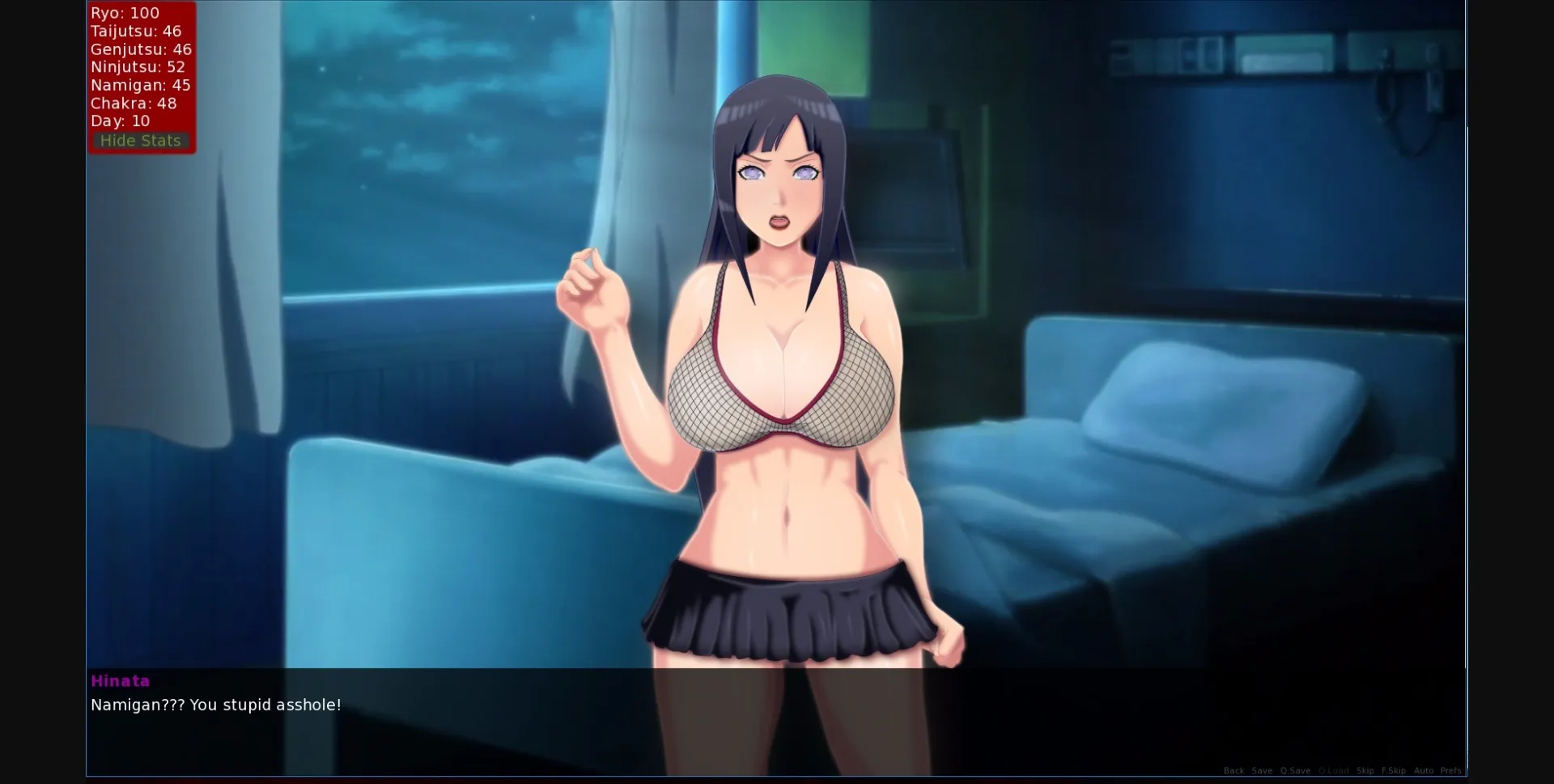
Task: Select the Ninjutsu: 52 stat line
Action: 137,67
